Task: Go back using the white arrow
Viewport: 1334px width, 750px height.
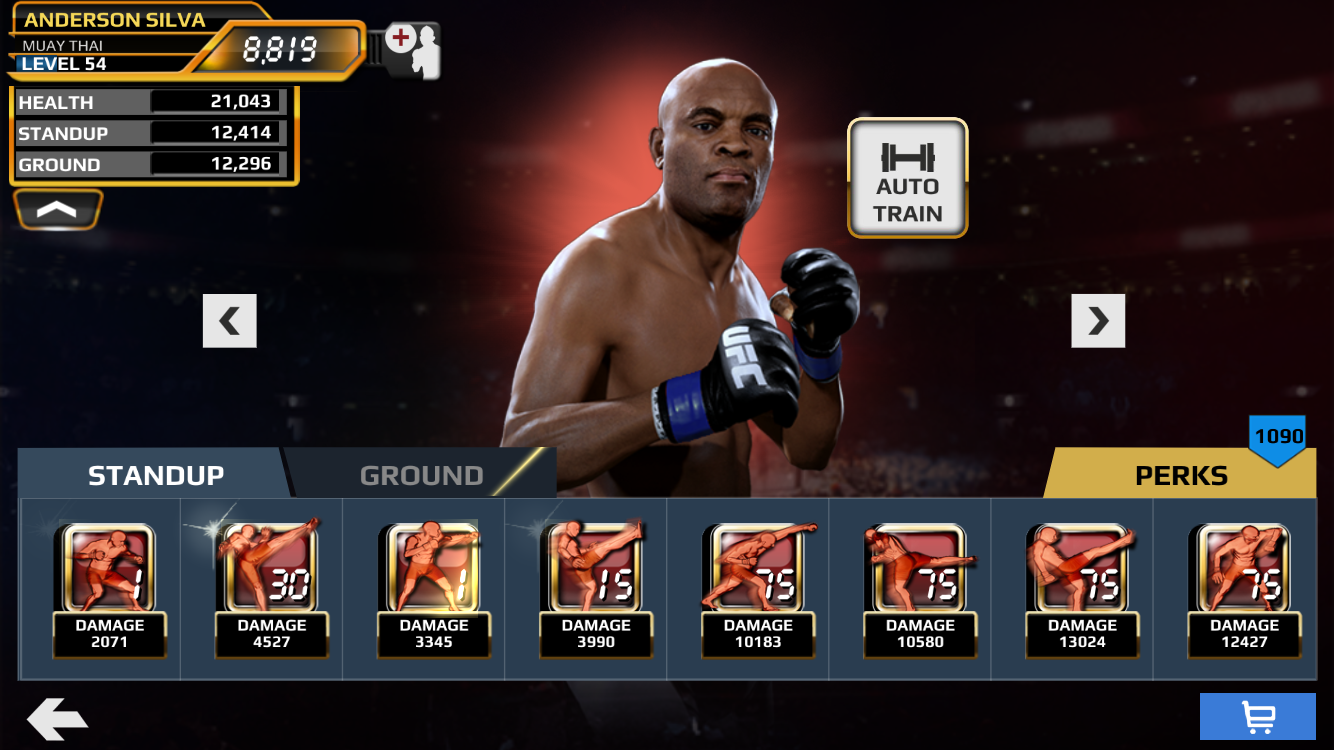Action: [57, 719]
